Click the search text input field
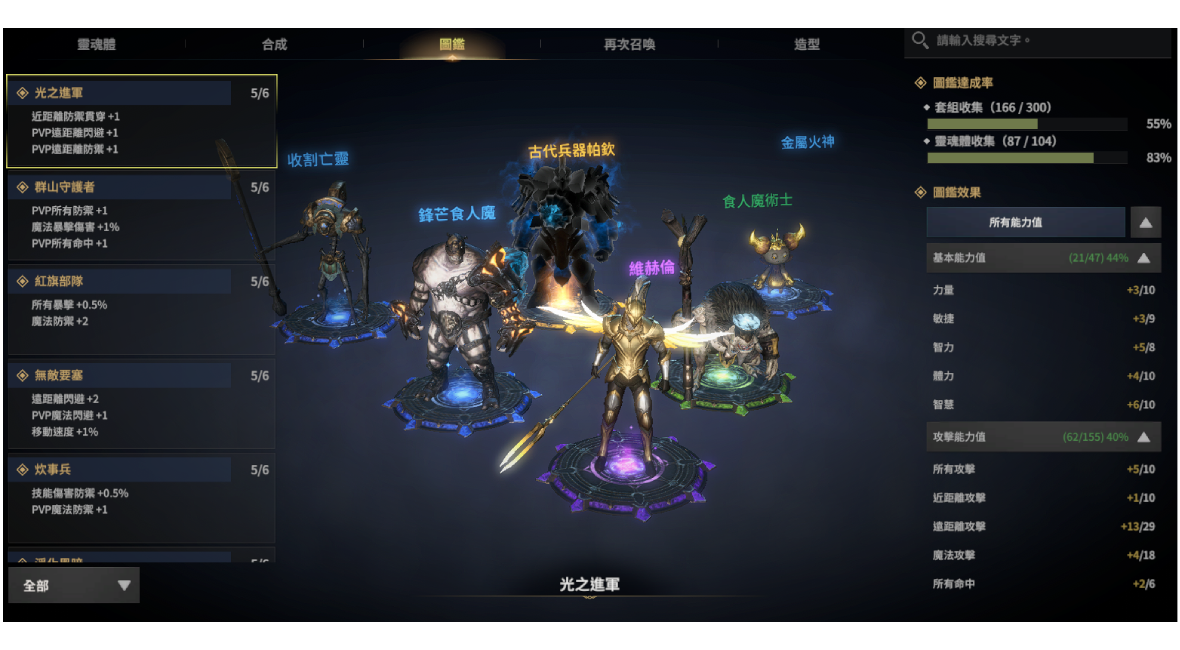 click(x=1045, y=41)
